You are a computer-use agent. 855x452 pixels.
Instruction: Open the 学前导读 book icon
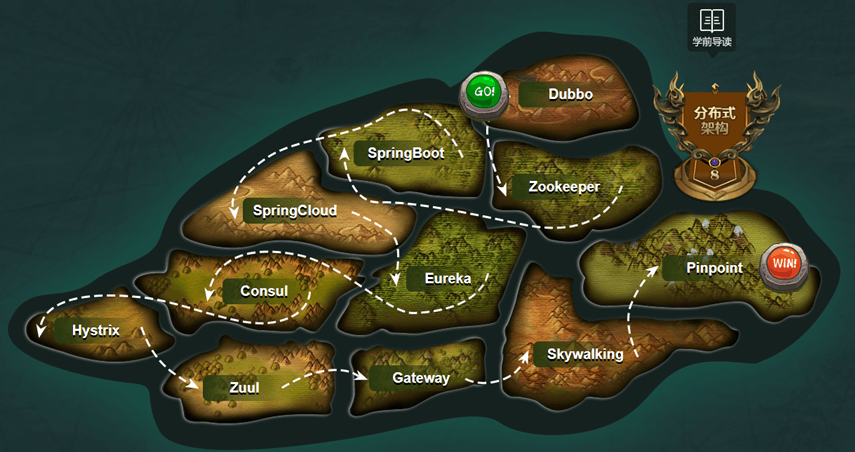[712, 20]
